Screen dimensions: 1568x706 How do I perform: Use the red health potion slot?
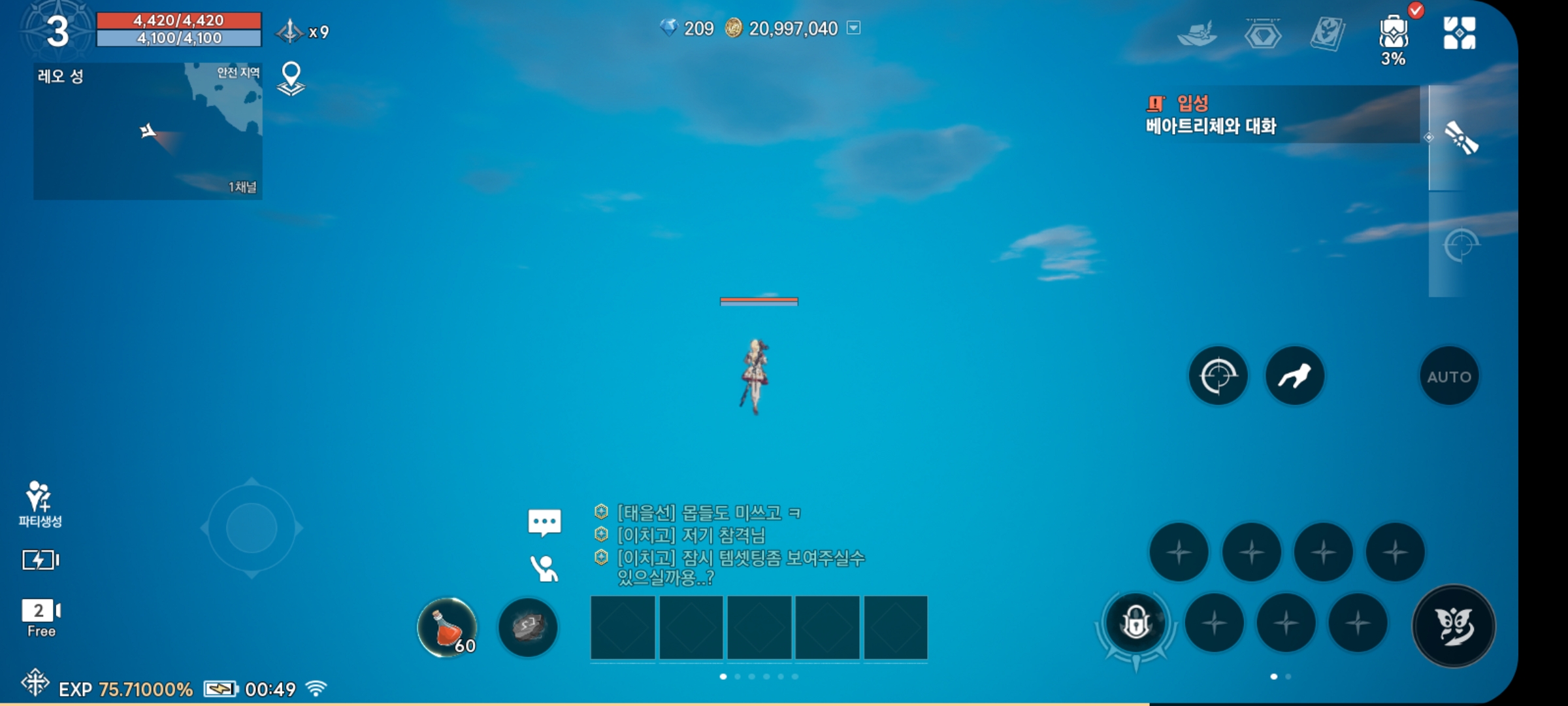pos(448,628)
